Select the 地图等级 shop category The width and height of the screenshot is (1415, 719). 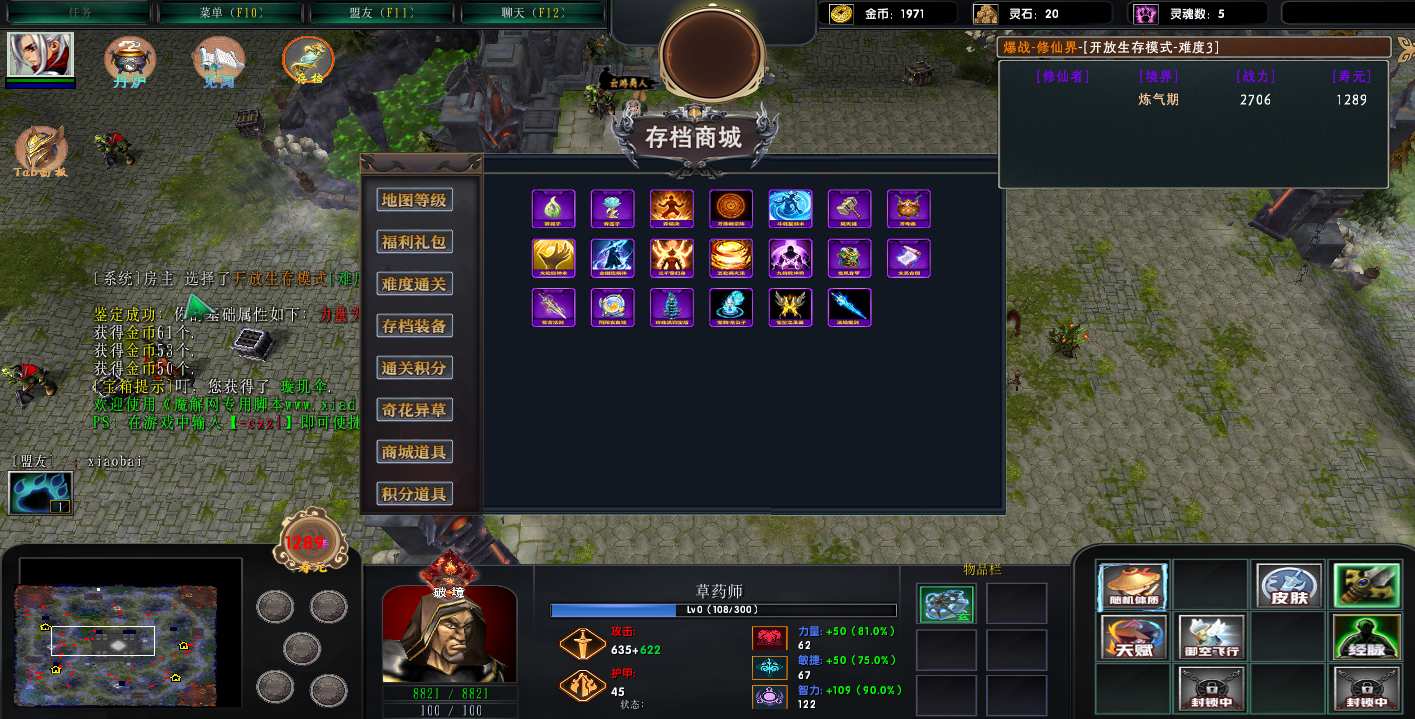click(x=414, y=200)
